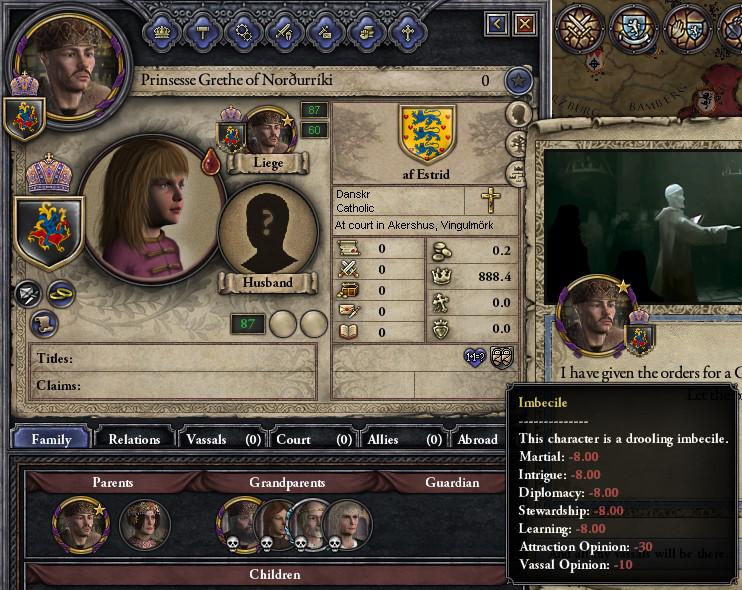The image size is (742, 590).
Task: Close the character window
Action: (x=525, y=24)
